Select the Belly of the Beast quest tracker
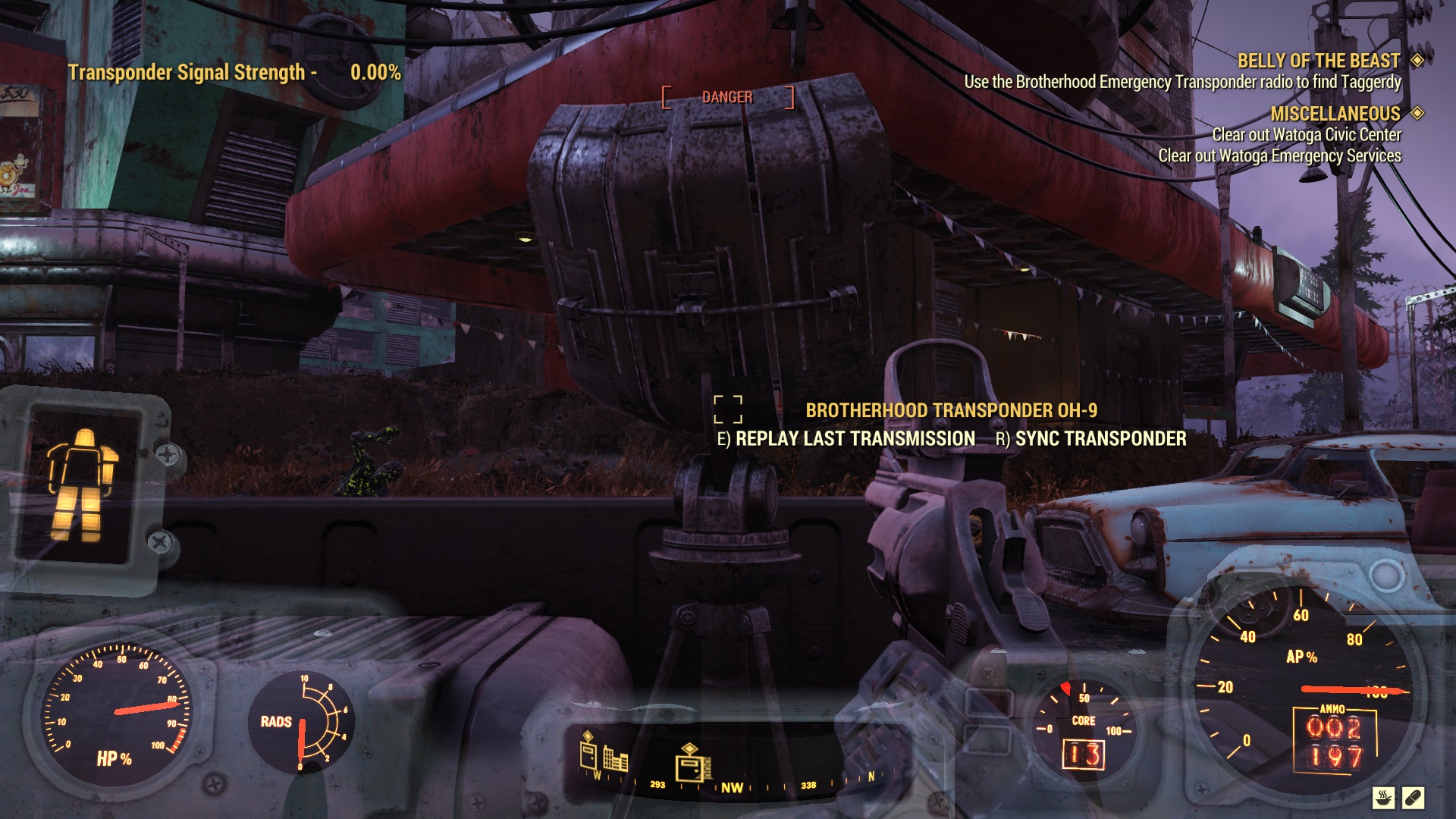Viewport: 1456px width, 819px height. [x=1318, y=61]
